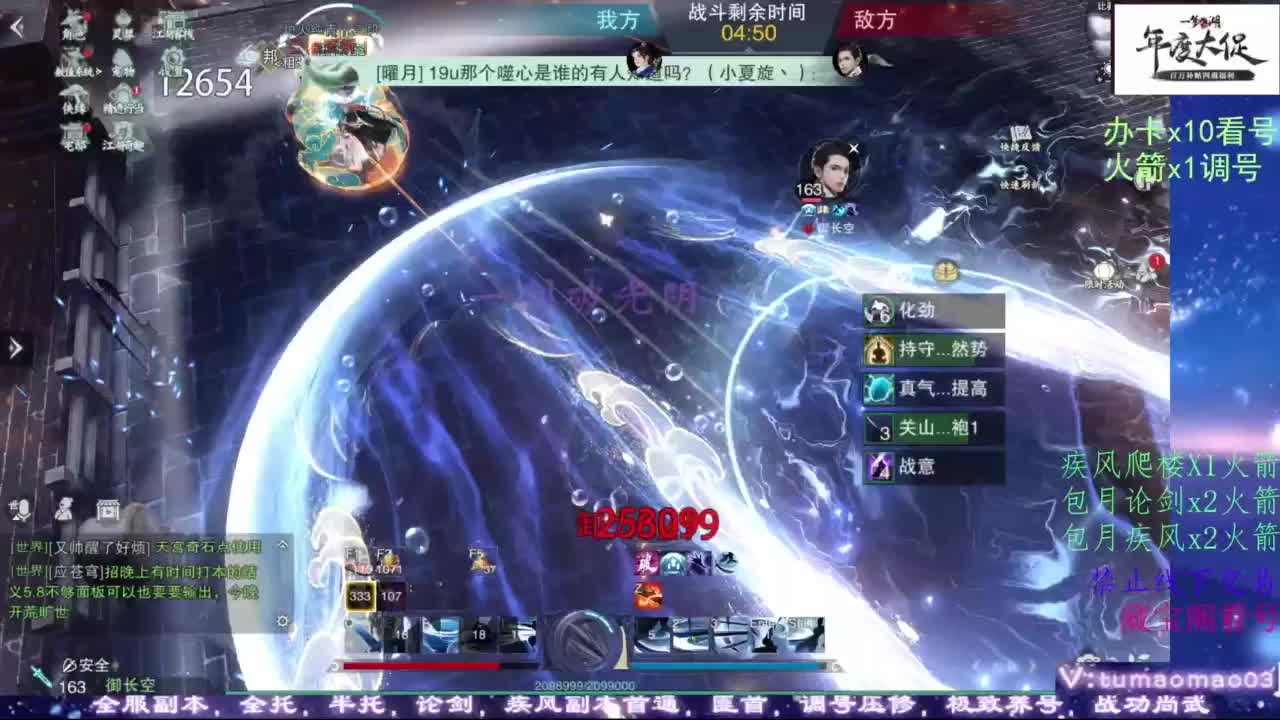
Task: Open the 宠物 pet panel
Action: click(x=122, y=60)
